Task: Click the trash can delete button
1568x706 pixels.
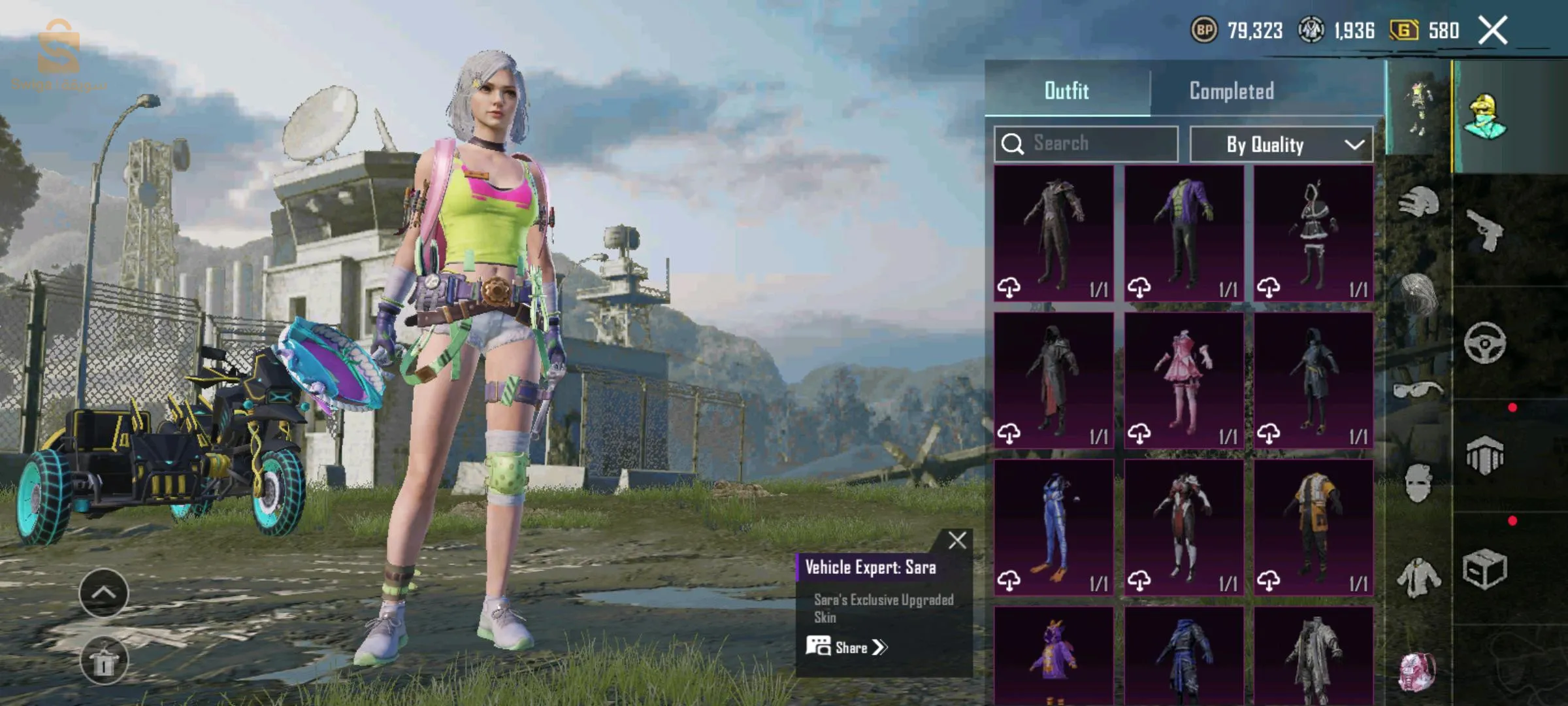Action: point(103,661)
